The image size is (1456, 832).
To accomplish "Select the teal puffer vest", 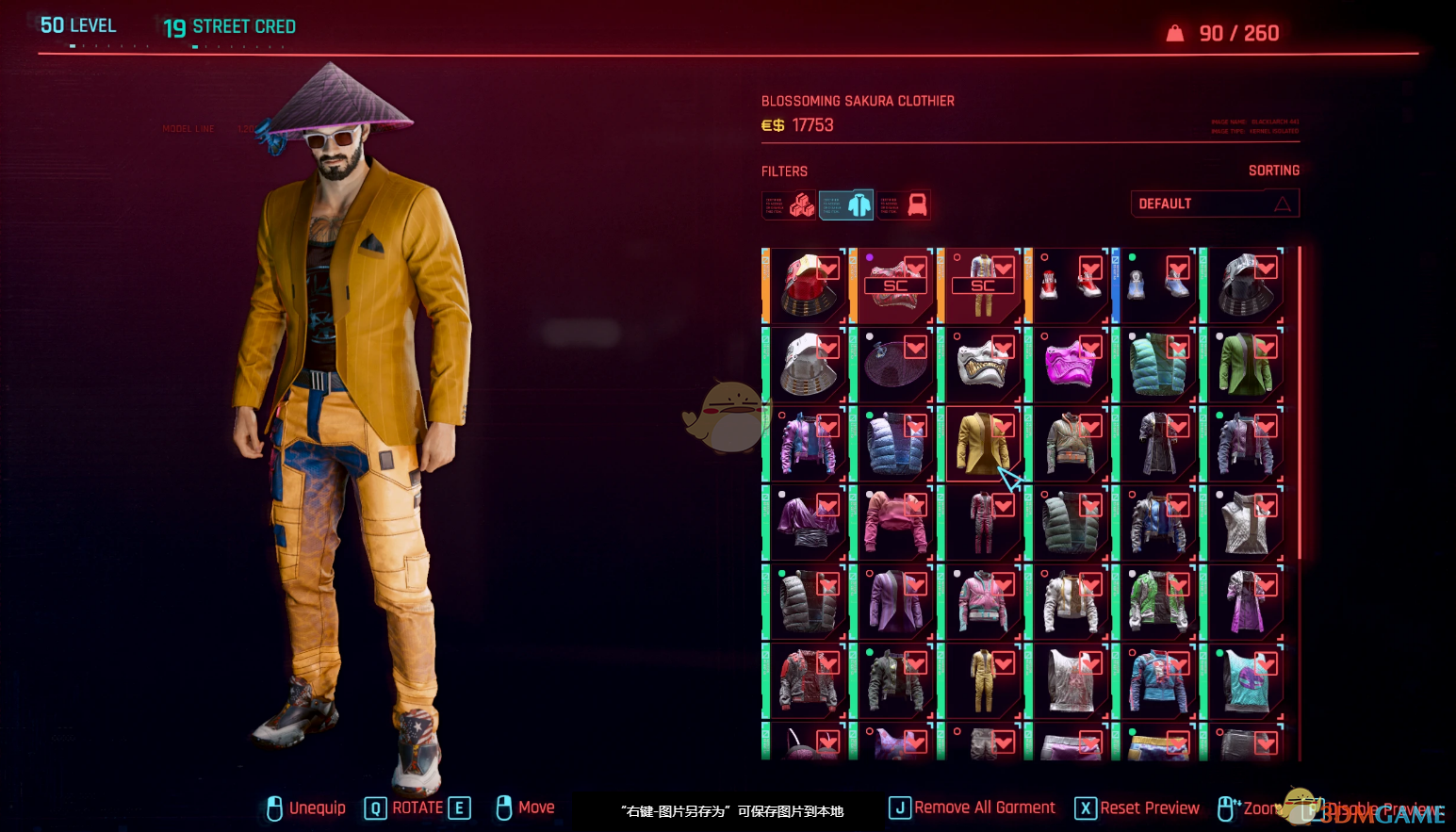I will 1157,364.
